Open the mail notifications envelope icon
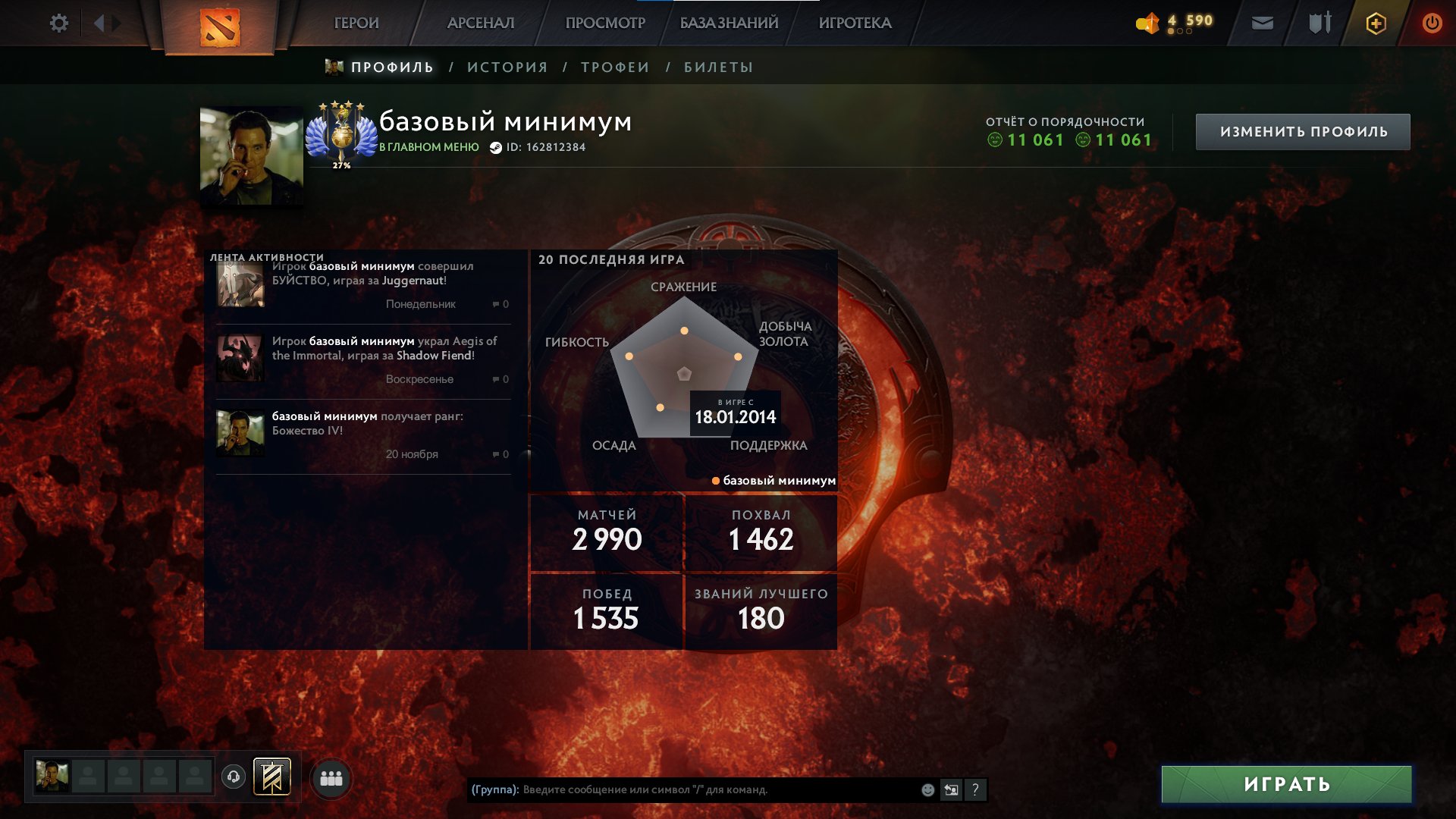The height and width of the screenshot is (819, 1456). click(x=1261, y=23)
